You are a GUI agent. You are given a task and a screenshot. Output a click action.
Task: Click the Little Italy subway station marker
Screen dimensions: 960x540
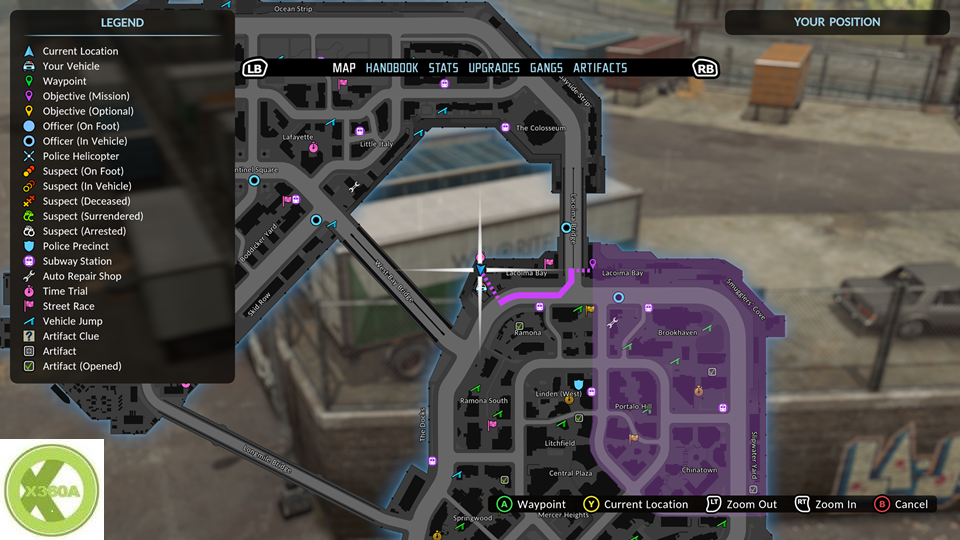coord(360,131)
